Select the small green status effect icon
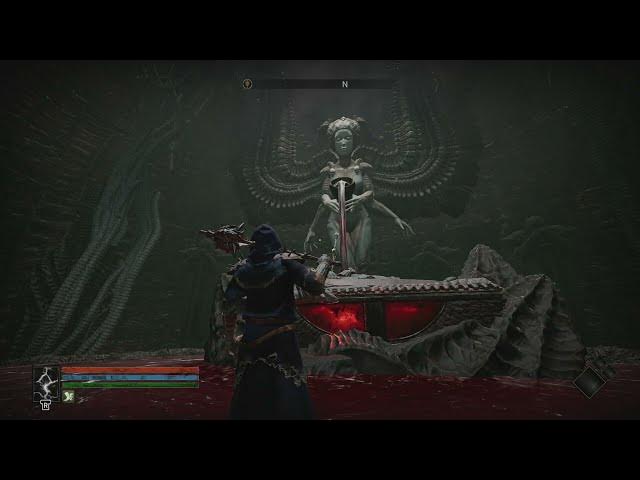The width and height of the screenshot is (640, 480). (68, 396)
